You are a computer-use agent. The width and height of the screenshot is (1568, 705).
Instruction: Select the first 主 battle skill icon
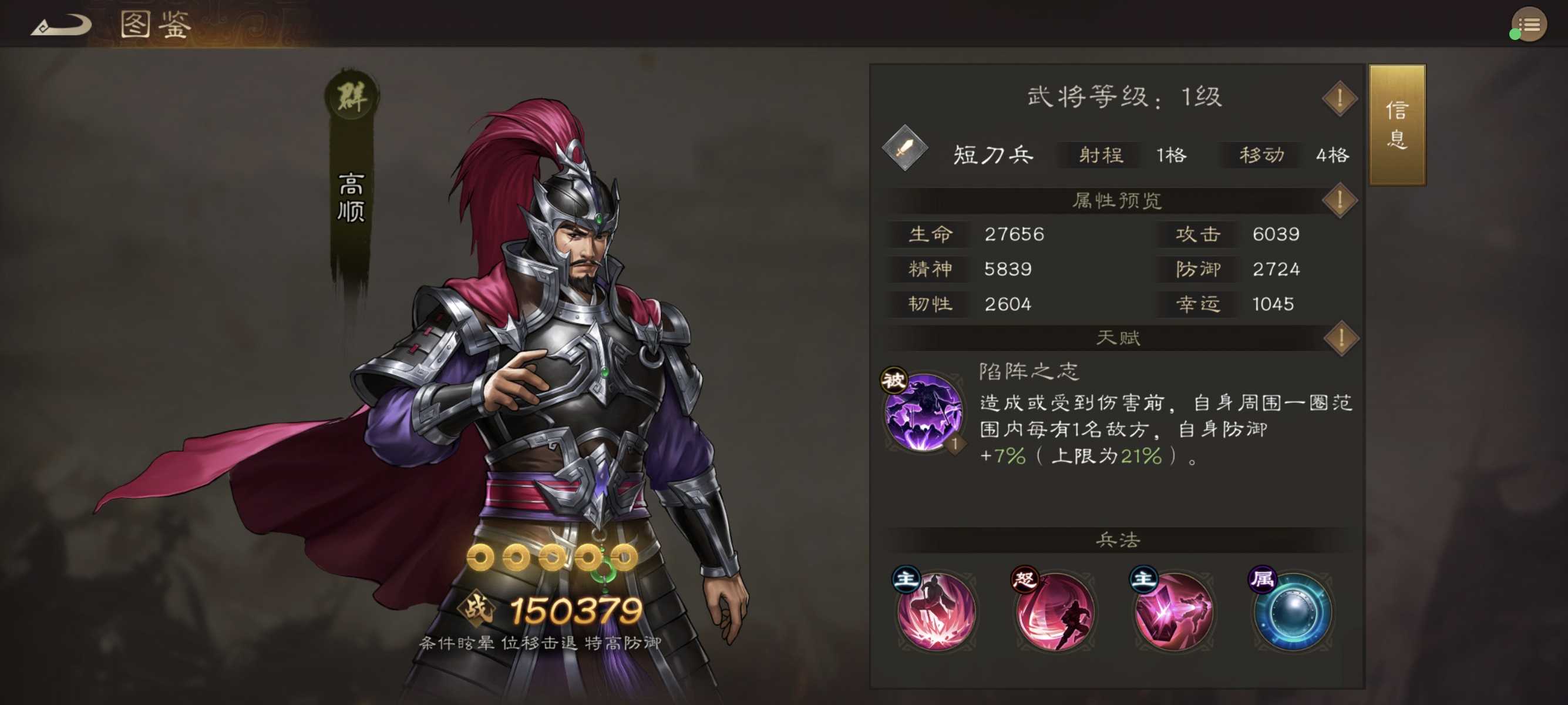tap(936, 615)
